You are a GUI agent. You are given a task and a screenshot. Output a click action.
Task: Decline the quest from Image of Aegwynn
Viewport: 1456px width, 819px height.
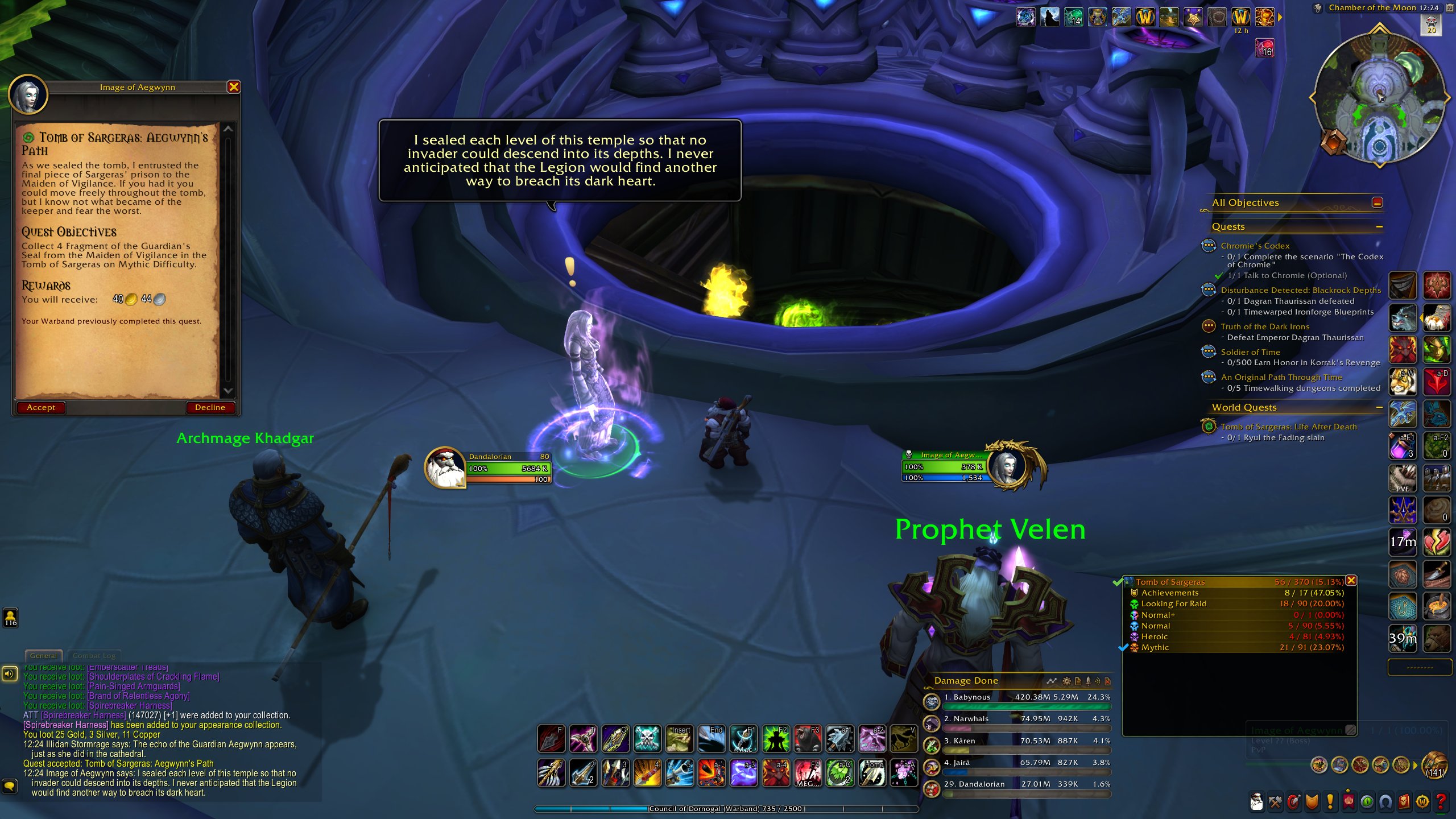click(x=210, y=407)
